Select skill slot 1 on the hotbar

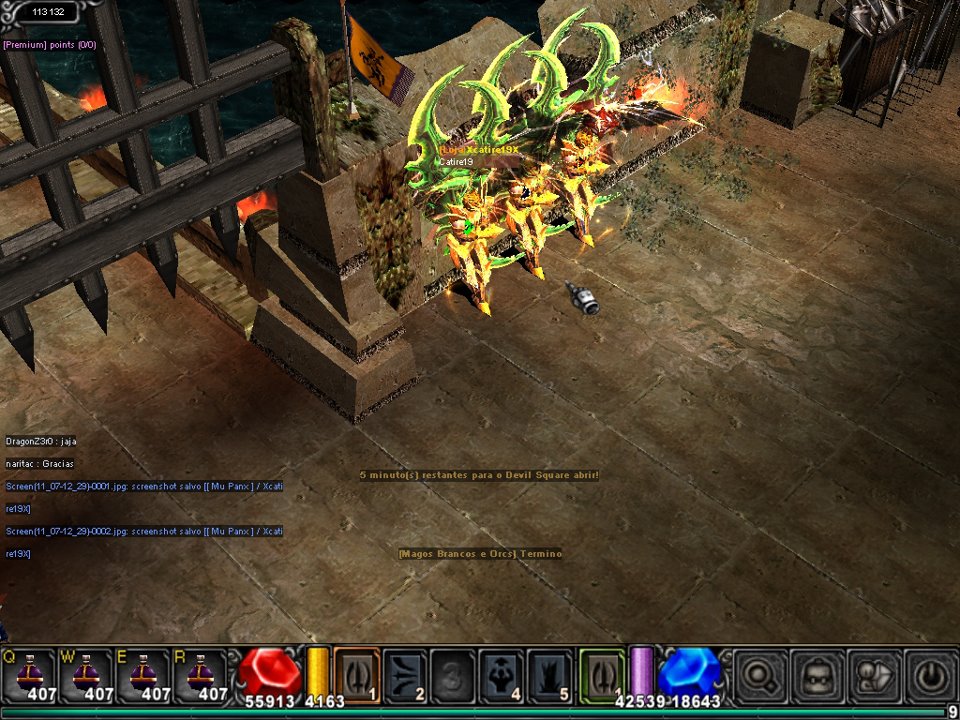point(356,675)
